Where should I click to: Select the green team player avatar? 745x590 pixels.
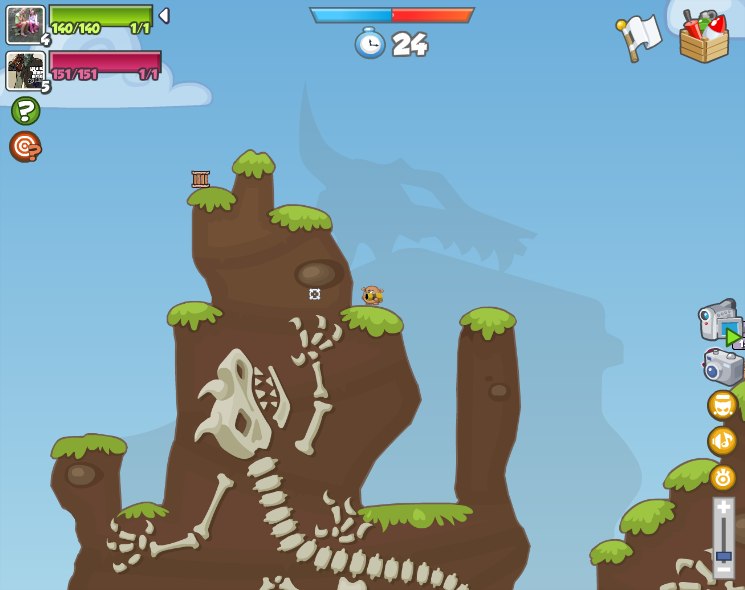(25, 24)
